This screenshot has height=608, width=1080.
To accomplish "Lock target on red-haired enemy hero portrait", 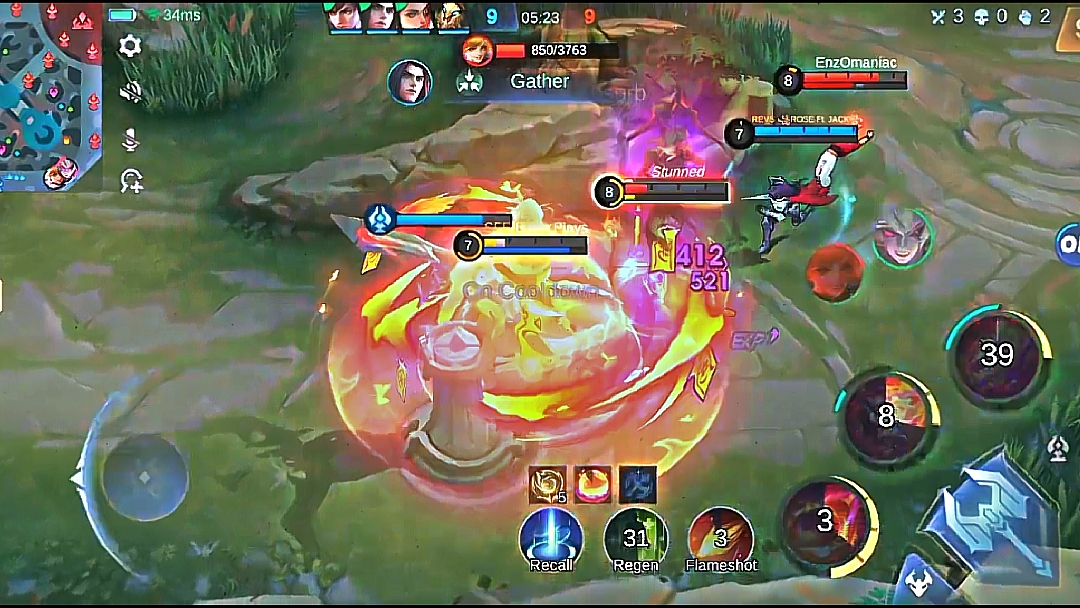I will pyautogui.click(x=834, y=272).
